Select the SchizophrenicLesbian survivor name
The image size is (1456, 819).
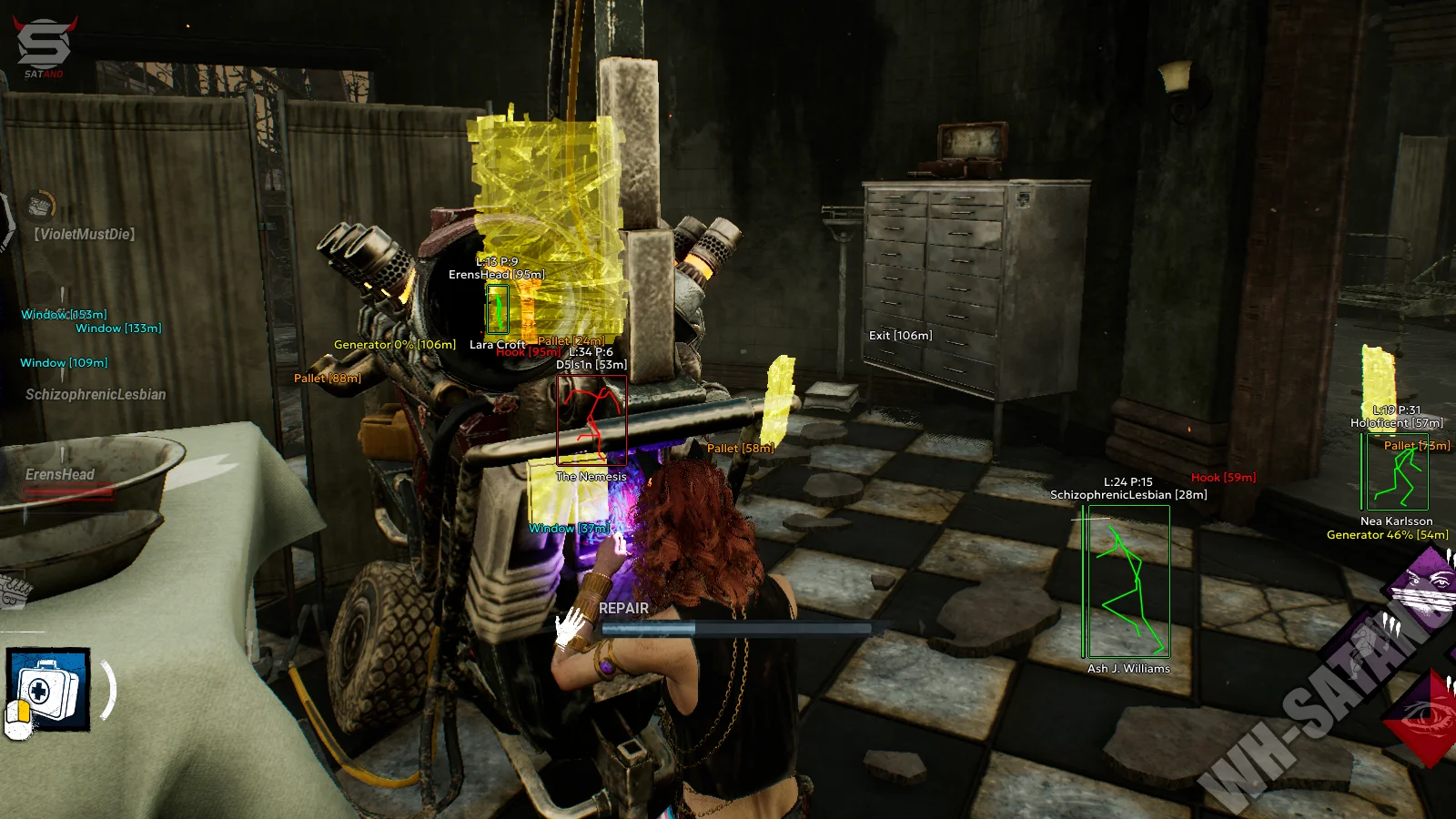(96, 394)
